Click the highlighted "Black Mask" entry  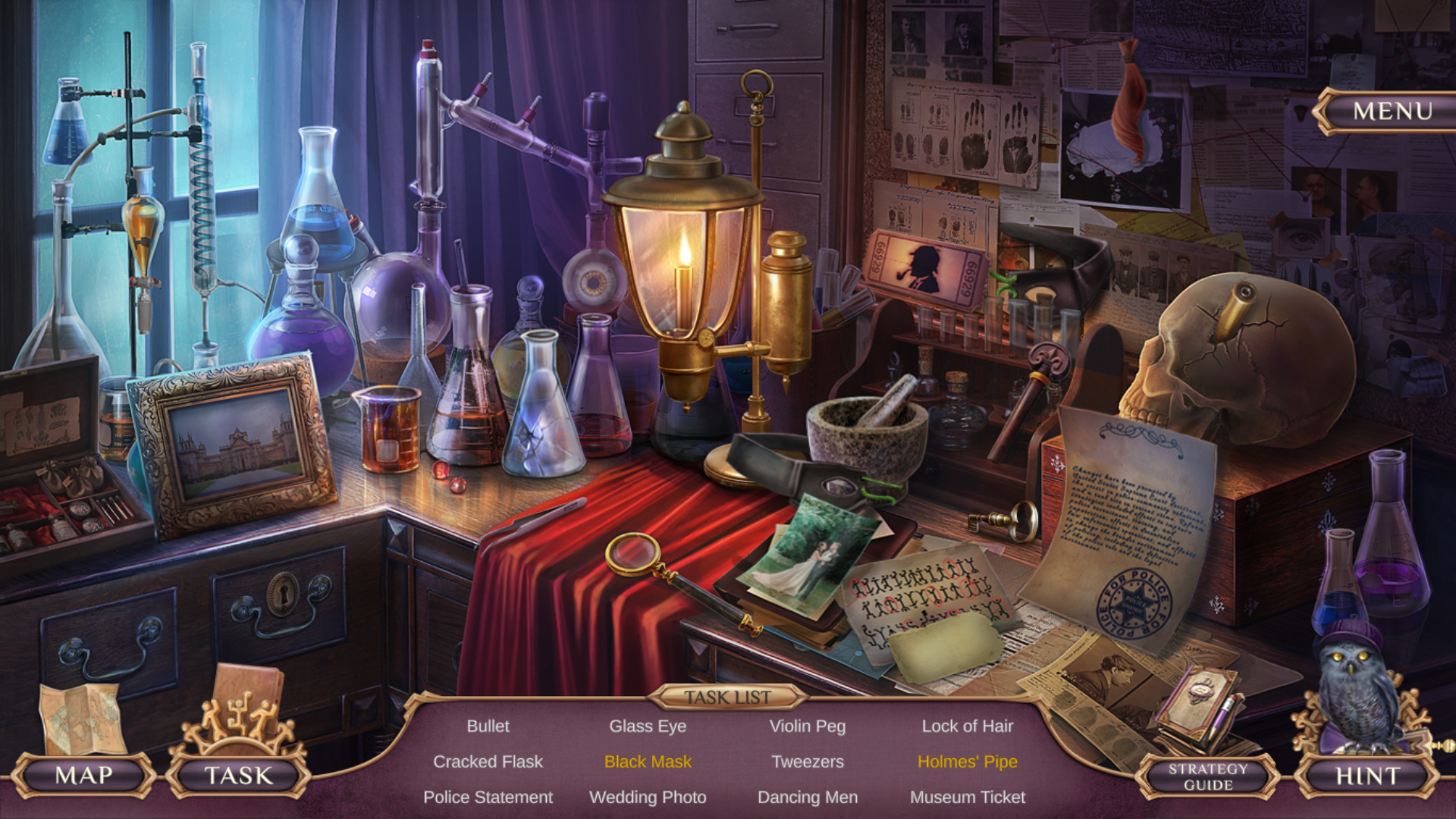coord(648,761)
